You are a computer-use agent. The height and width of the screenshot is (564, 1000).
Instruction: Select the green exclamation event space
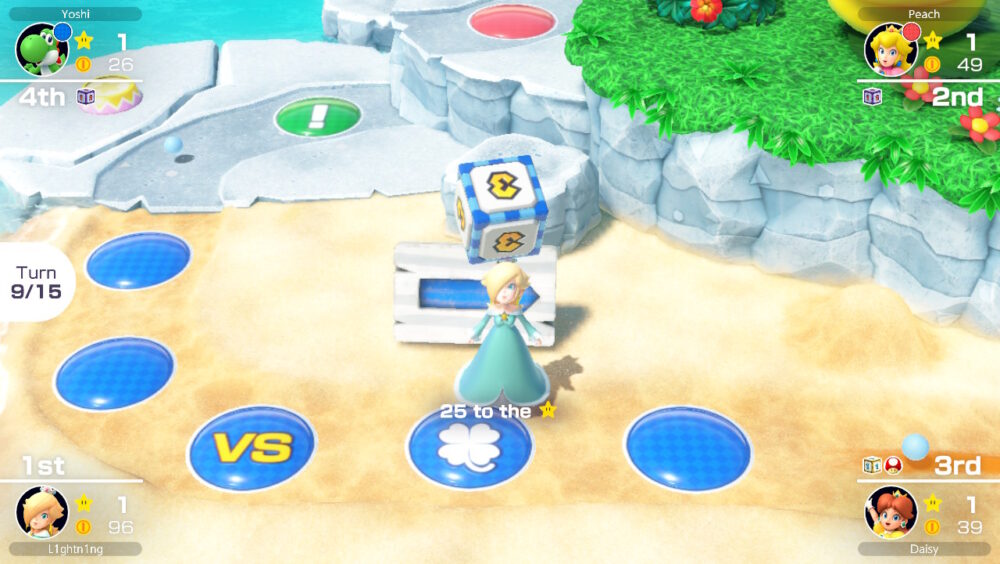318,116
